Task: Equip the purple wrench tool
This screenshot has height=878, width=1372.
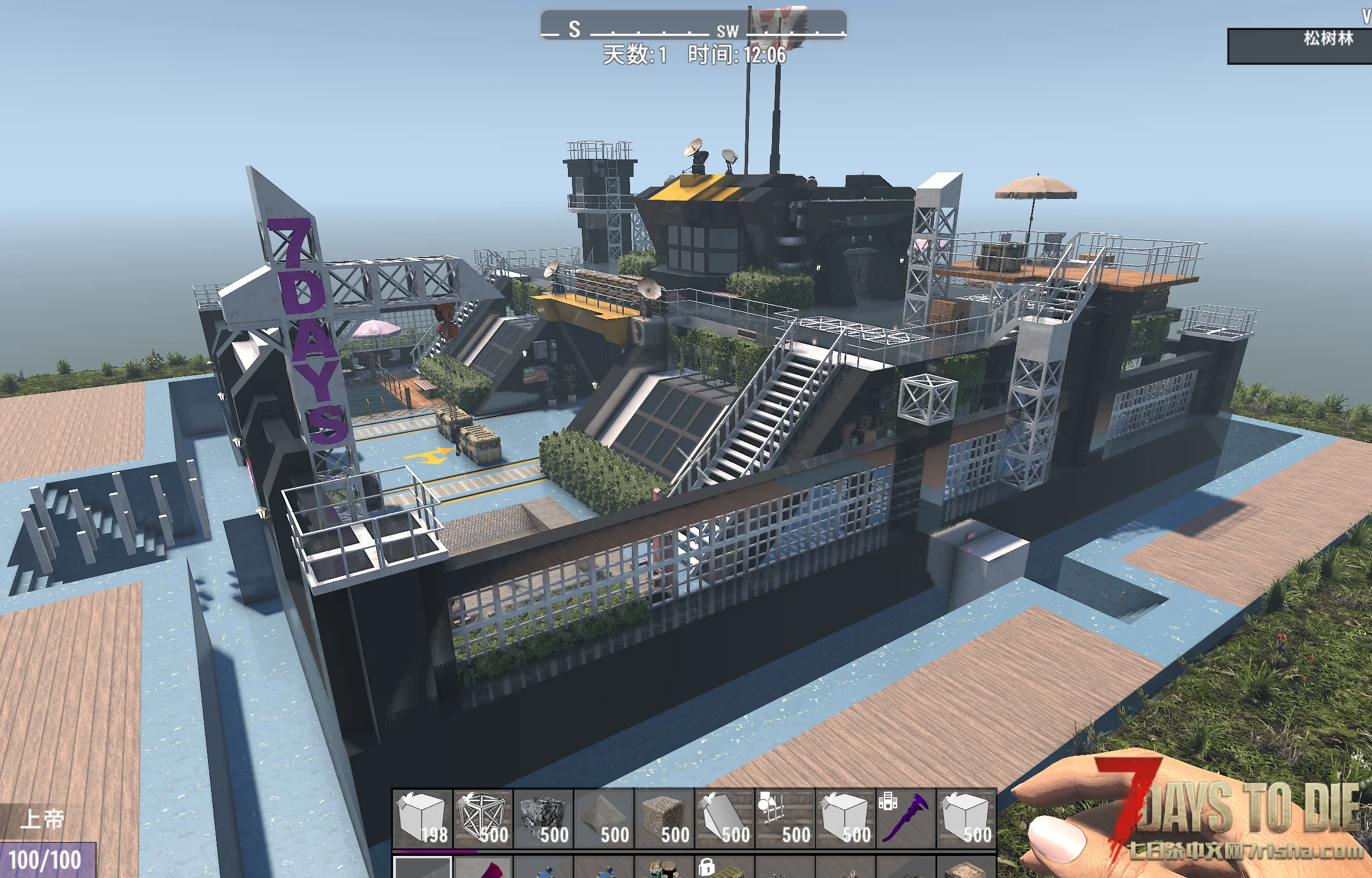Action: pyautogui.click(x=905, y=818)
